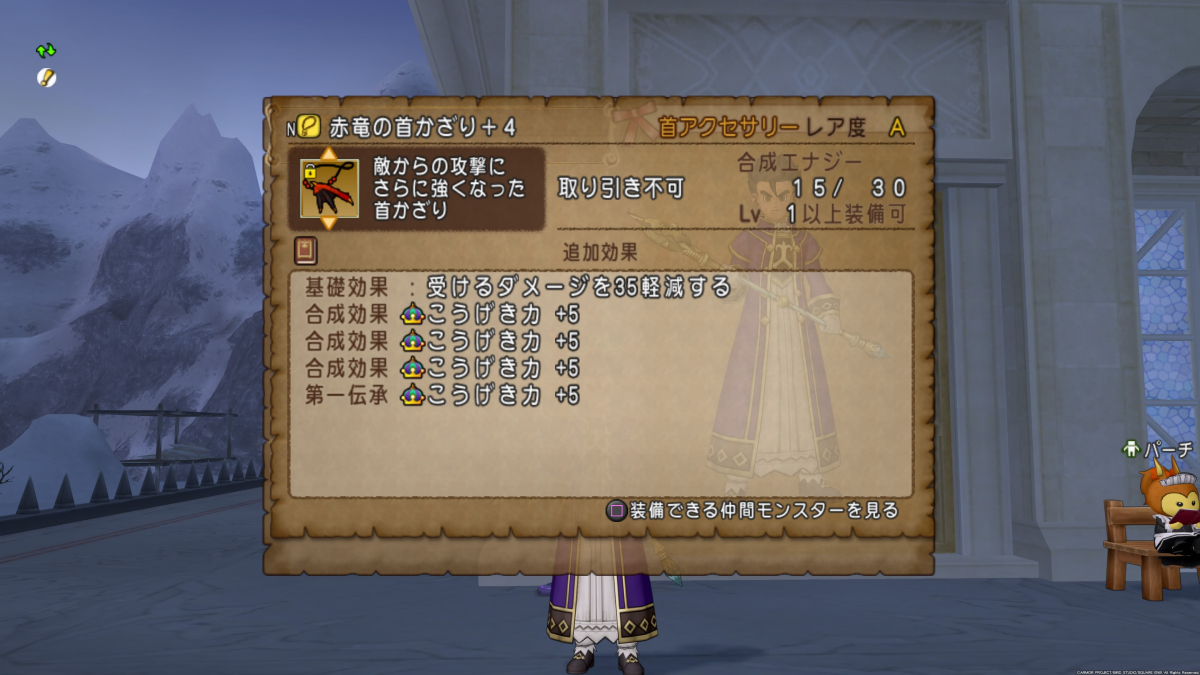The image size is (1200, 675).
Task: Open the yellow exclamation mark notification icon
Action: pyautogui.click(x=46, y=77)
